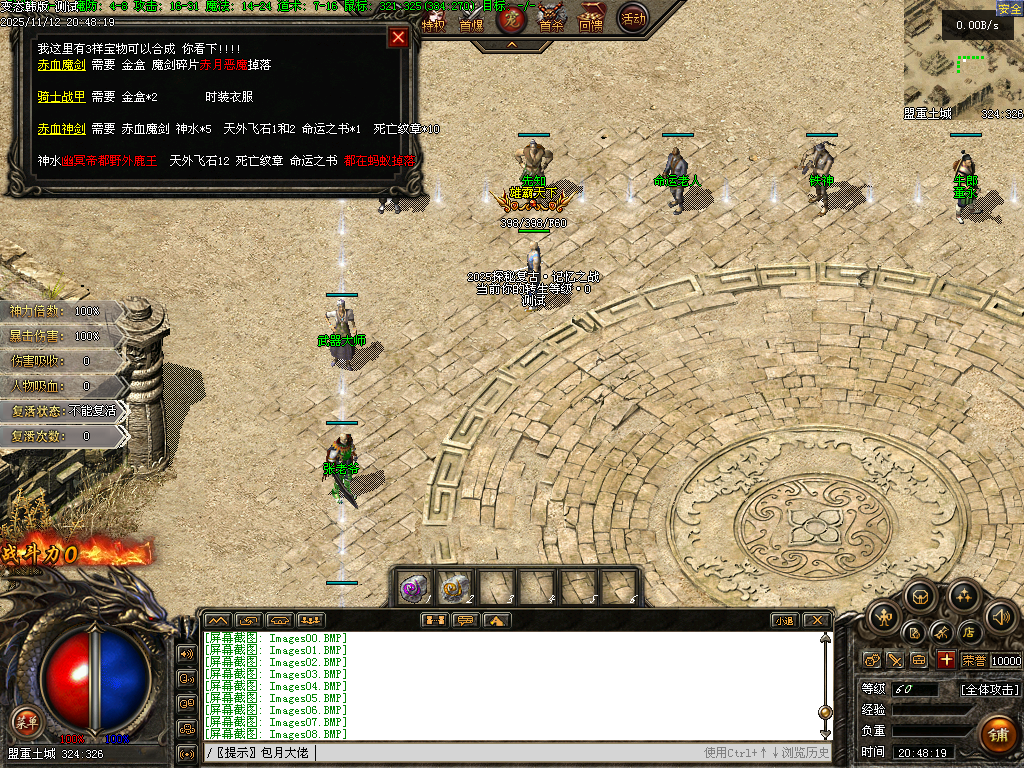The image size is (1024, 768).
Task: Open the 店 shop round button
Action: point(969,632)
